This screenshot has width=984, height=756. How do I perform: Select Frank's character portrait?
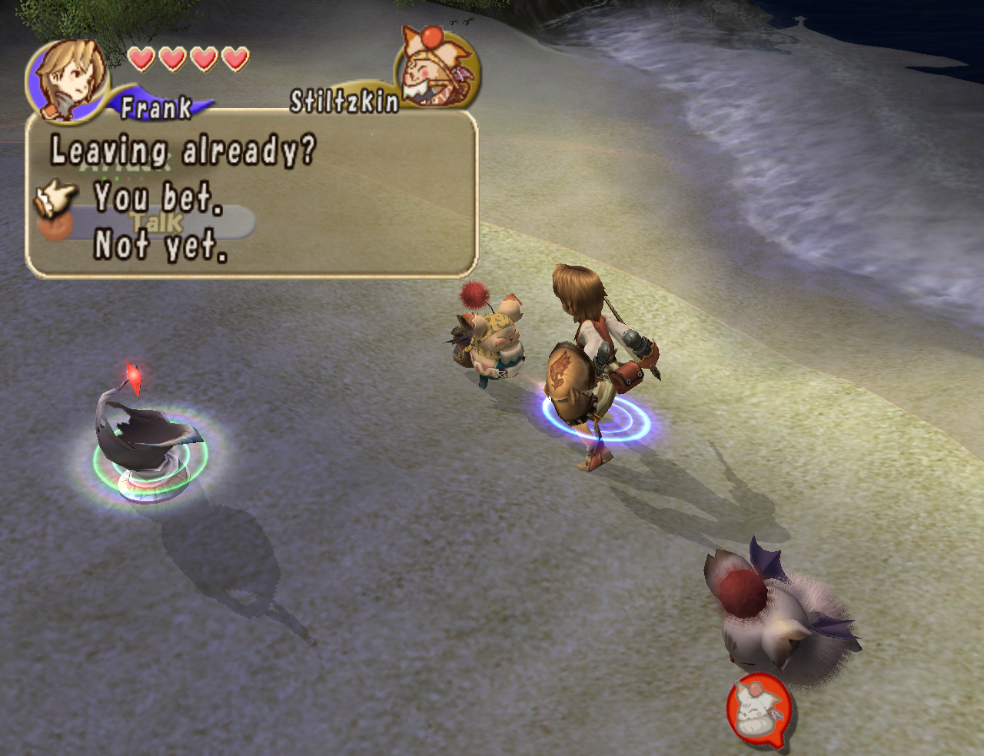[x=67, y=77]
